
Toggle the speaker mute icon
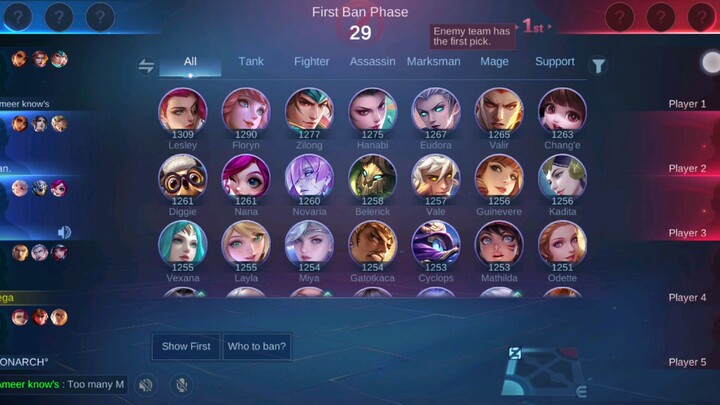146,384
